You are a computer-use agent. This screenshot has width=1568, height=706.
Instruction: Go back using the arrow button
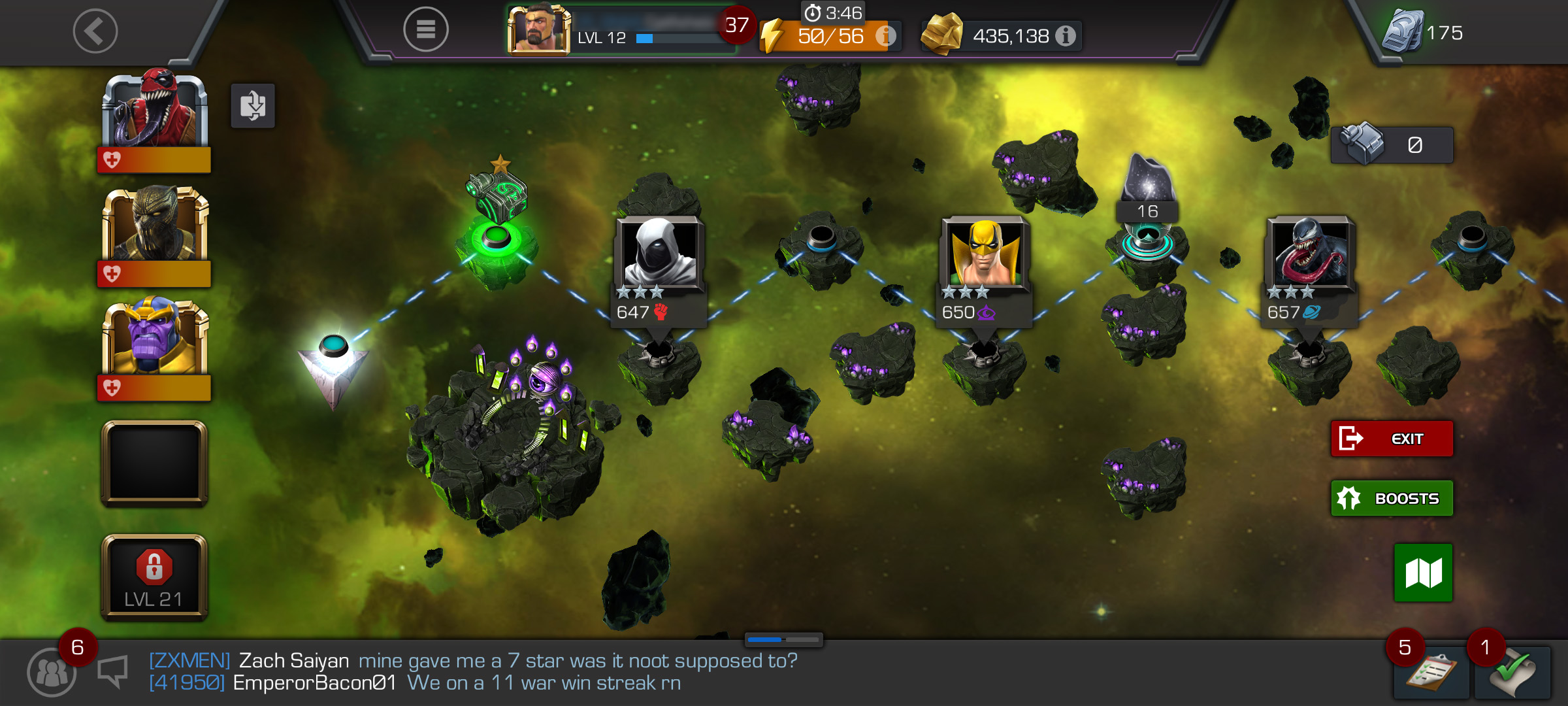95,31
